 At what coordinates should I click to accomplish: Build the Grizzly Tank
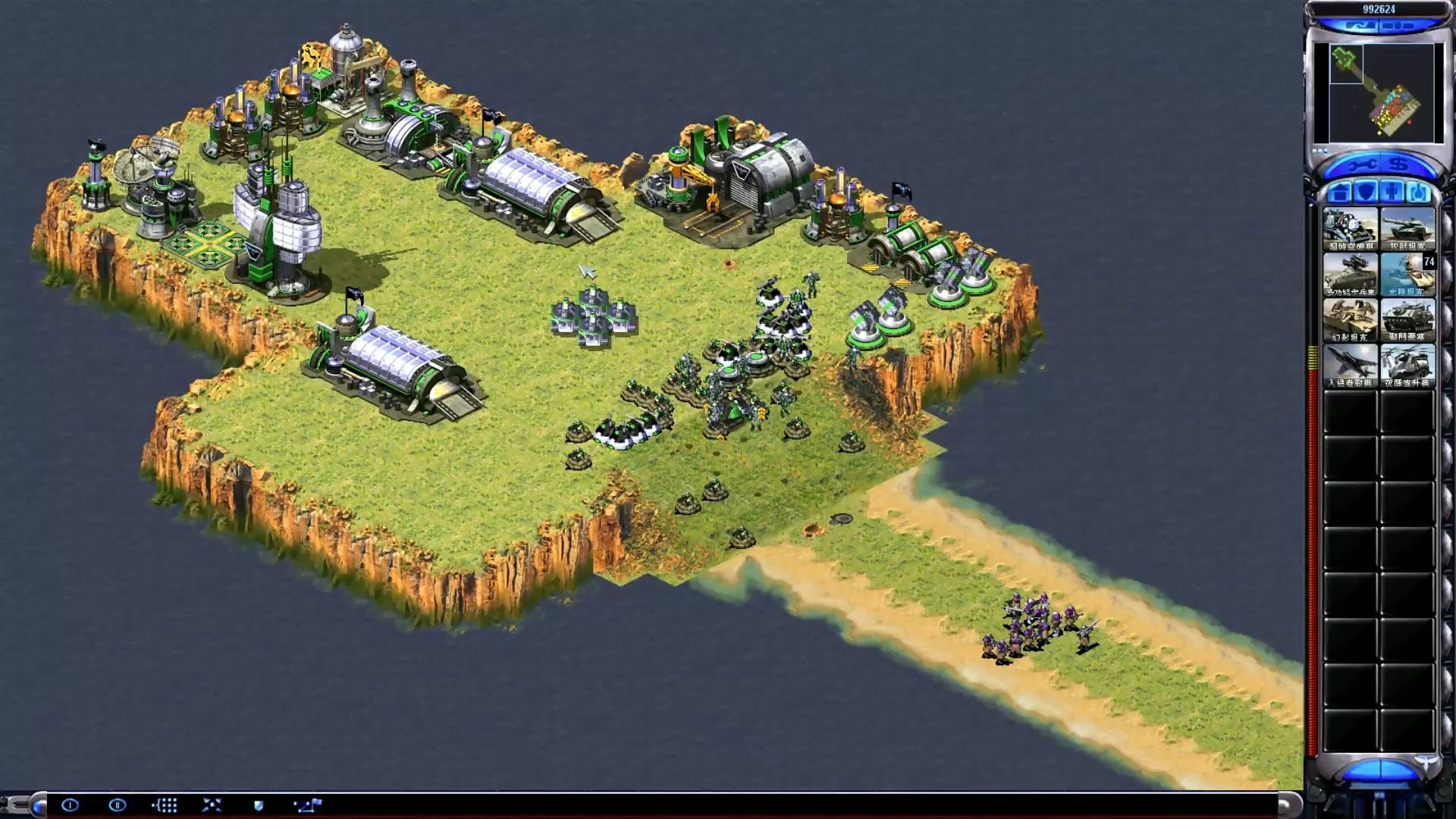(x=1407, y=229)
